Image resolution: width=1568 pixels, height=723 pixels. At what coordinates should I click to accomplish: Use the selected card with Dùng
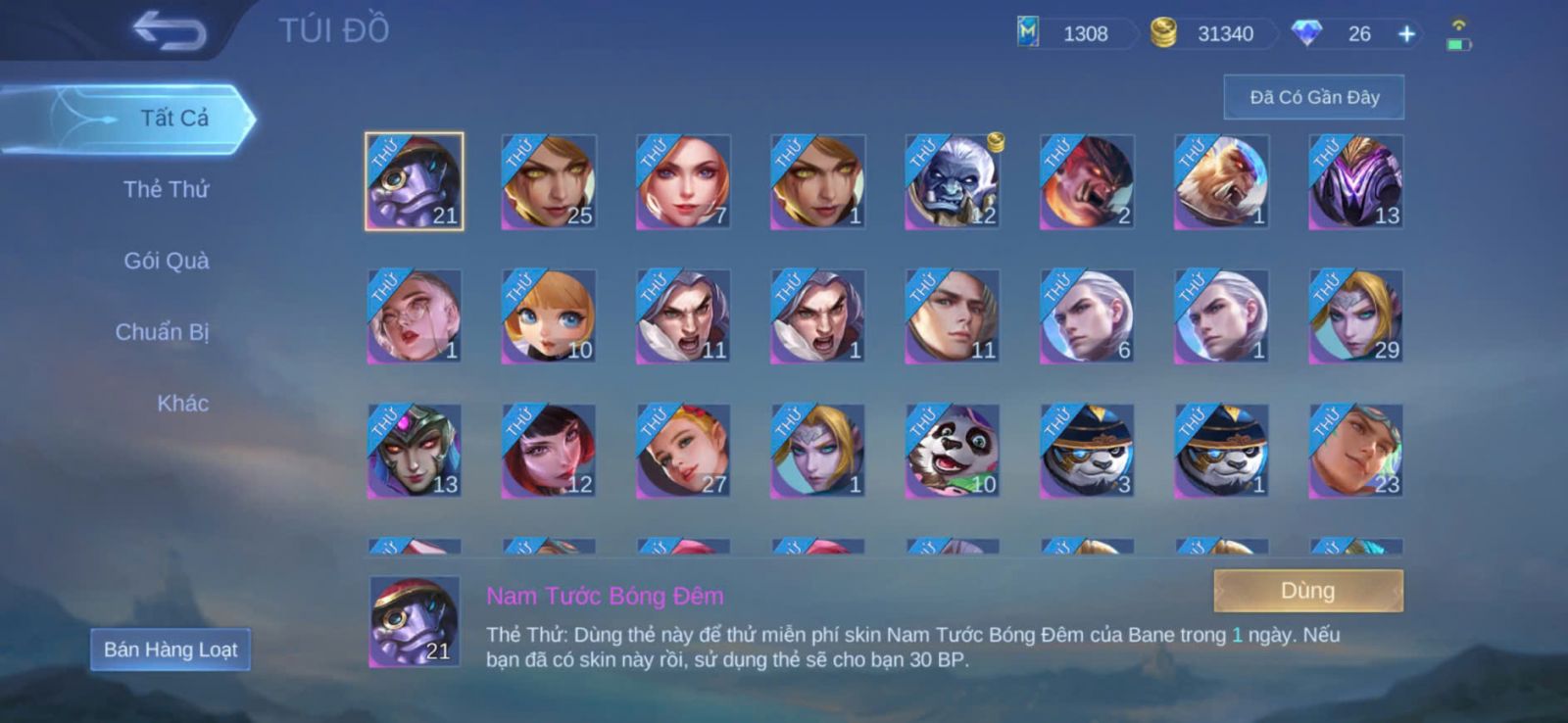click(x=1307, y=591)
